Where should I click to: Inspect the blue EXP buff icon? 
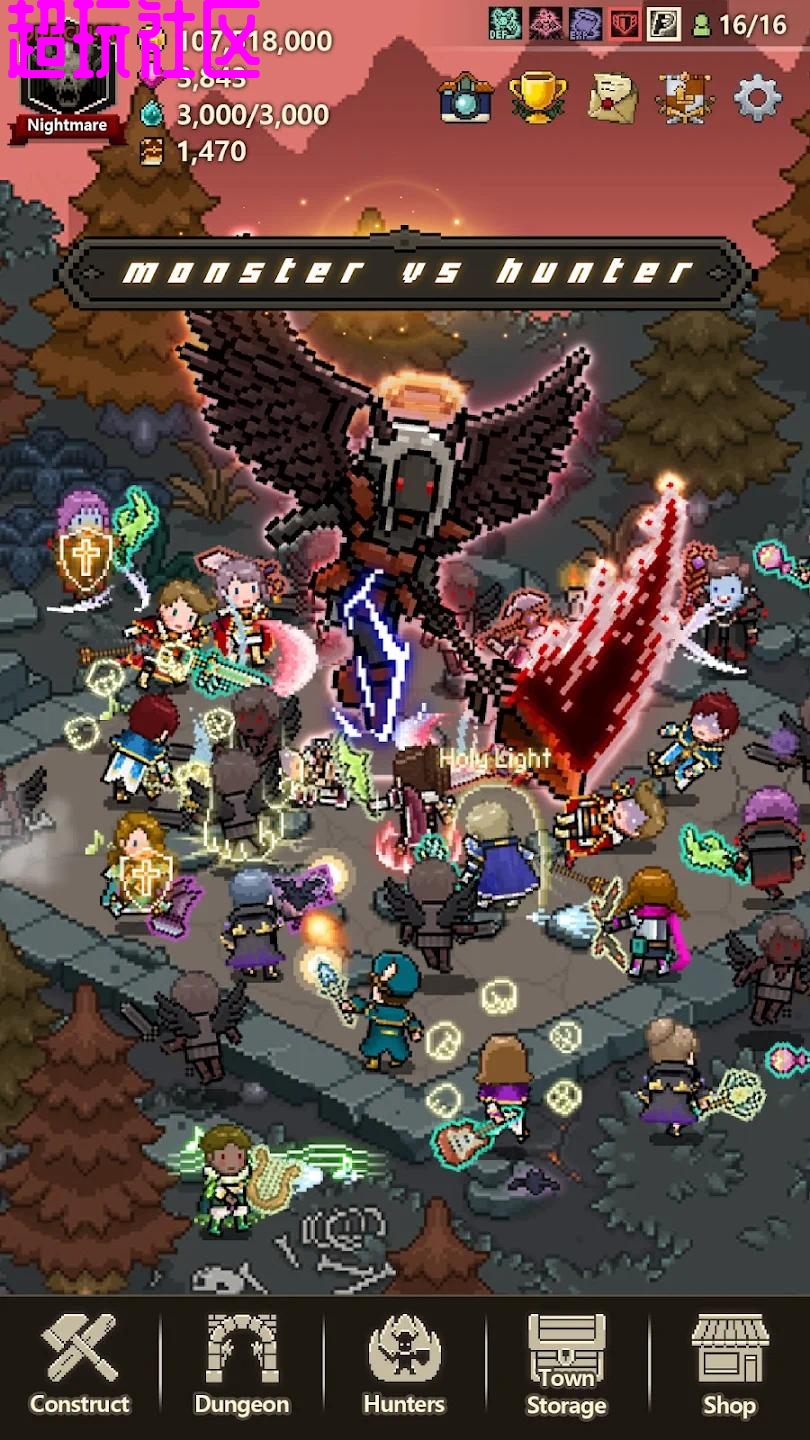coord(585,23)
